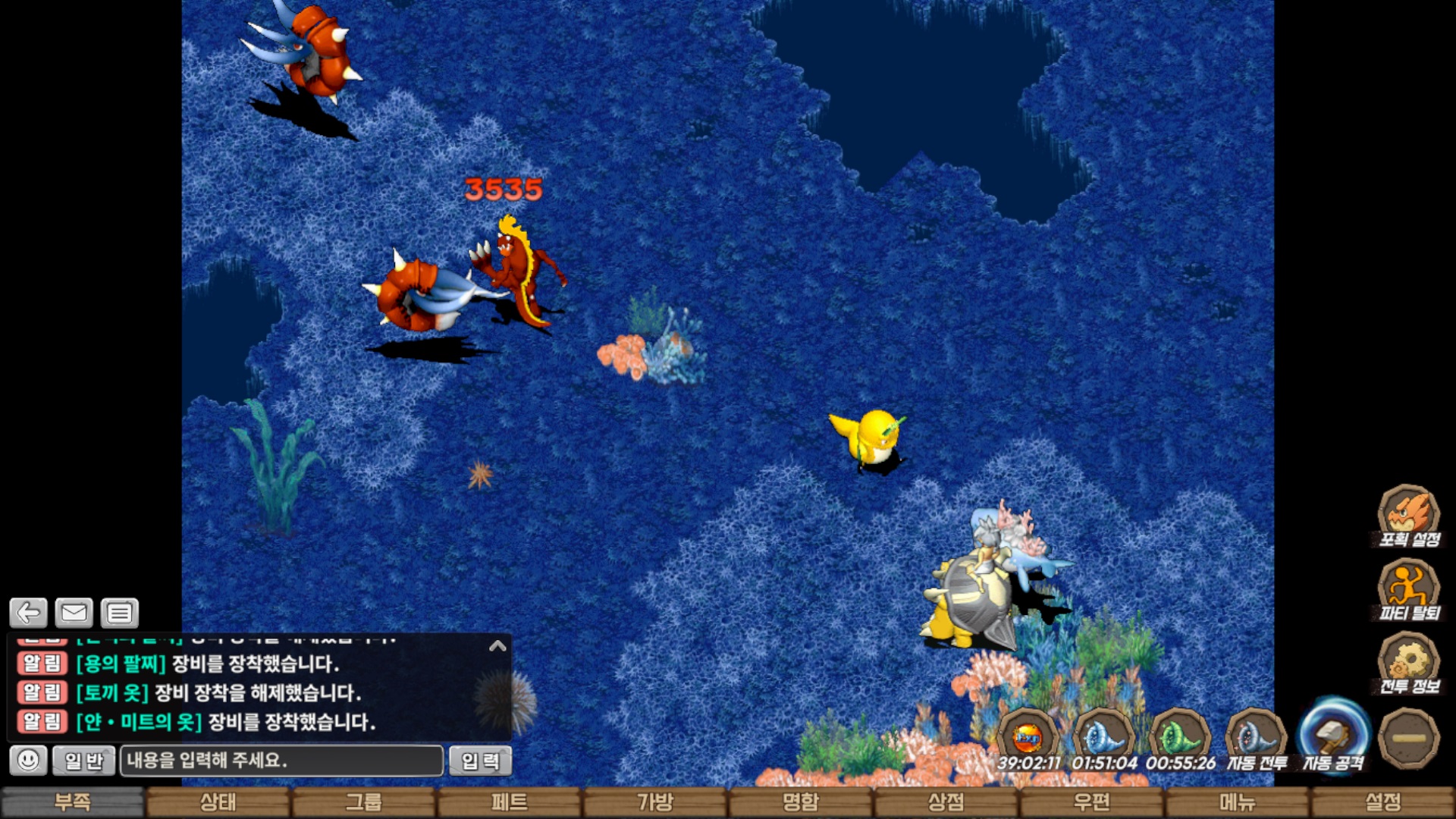The width and height of the screenshot is (1456, 819).
Task: Focus the chat message input field
Action: click(x=281, y=761)
